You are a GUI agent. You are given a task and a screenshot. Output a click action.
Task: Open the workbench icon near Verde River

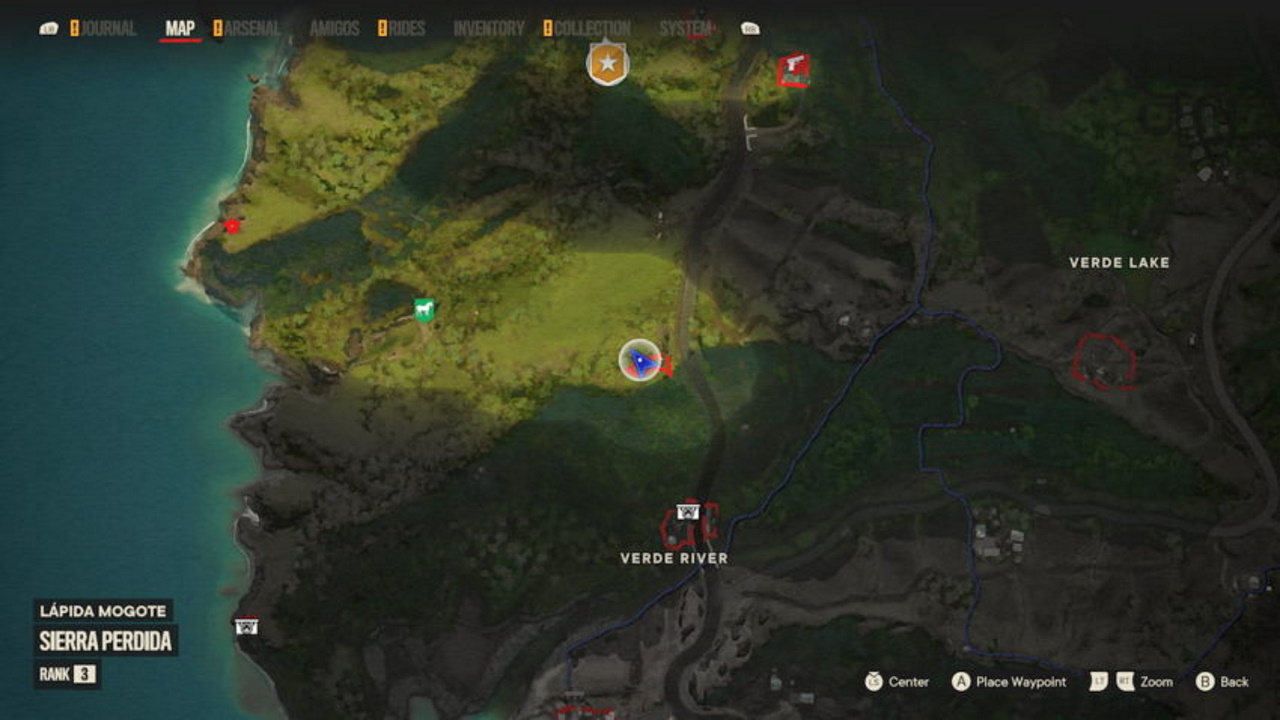click(689, 513)
